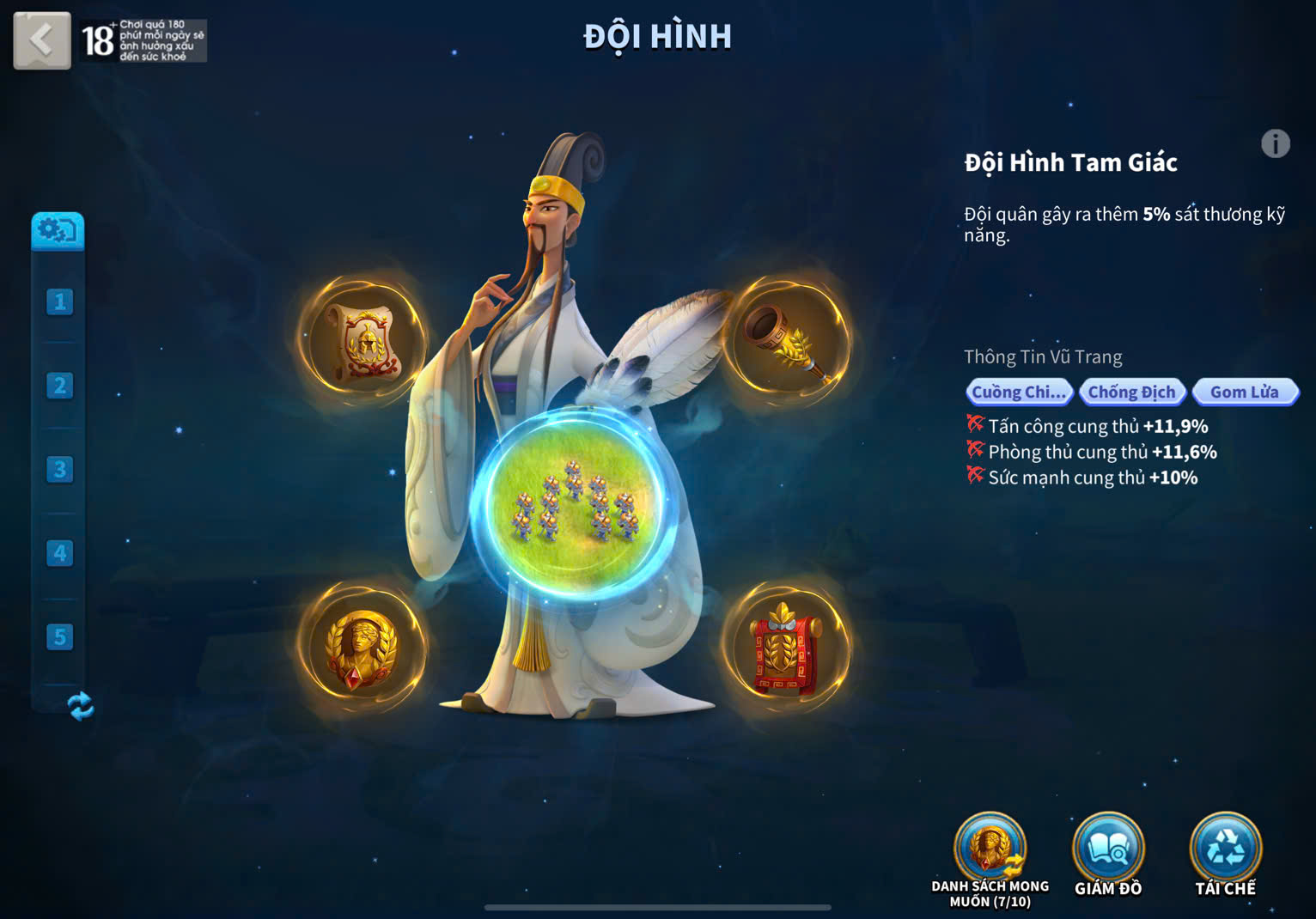Screen dimensions: 1316x919
Task: Select the red banner armament slot
Action: pos(785,648)
